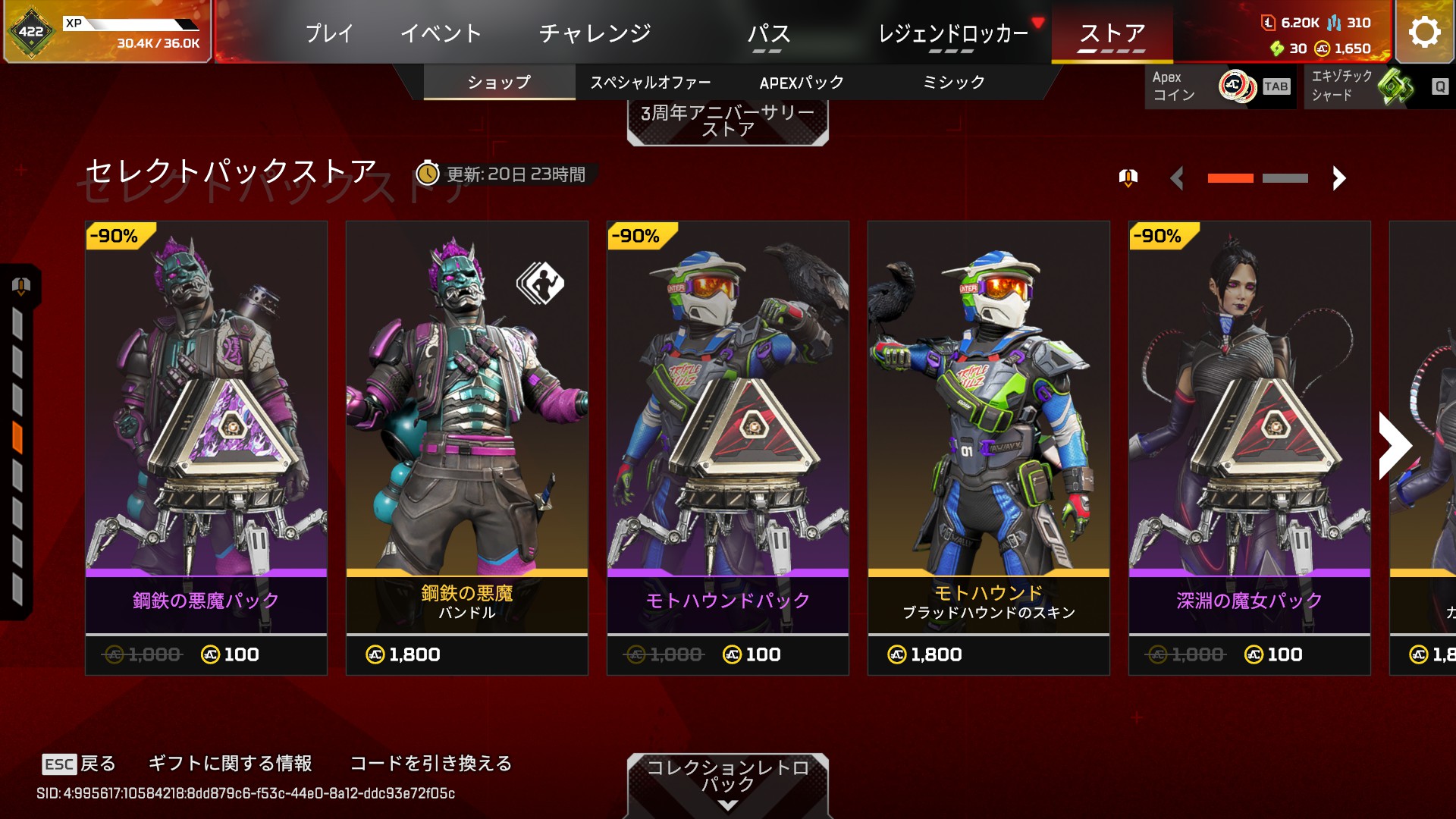Pick the モトハウンドパック offer
This screenshot has width=1456, height=819.
(728, 447)
